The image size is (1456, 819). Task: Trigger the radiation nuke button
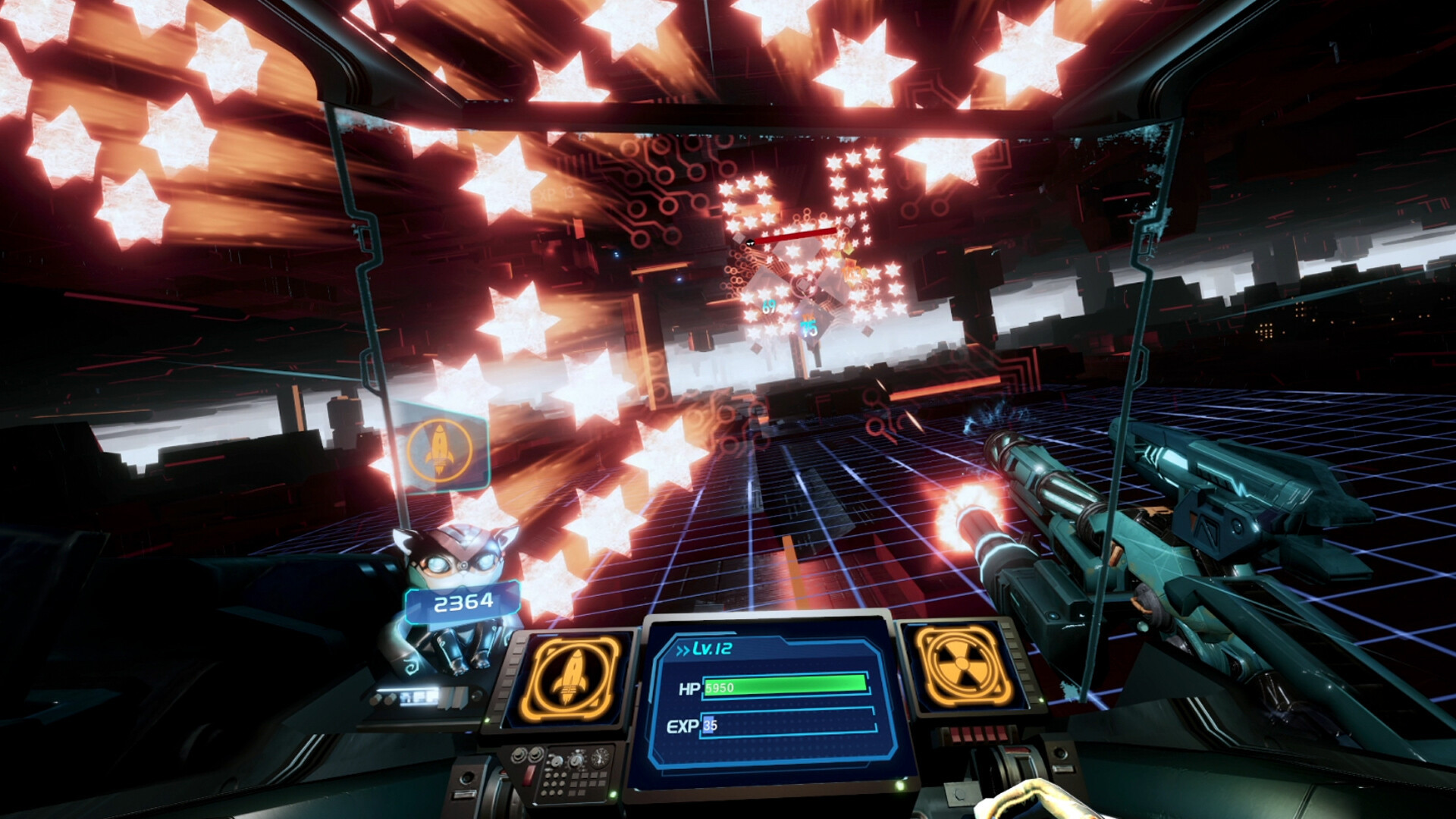click(962, 666)
